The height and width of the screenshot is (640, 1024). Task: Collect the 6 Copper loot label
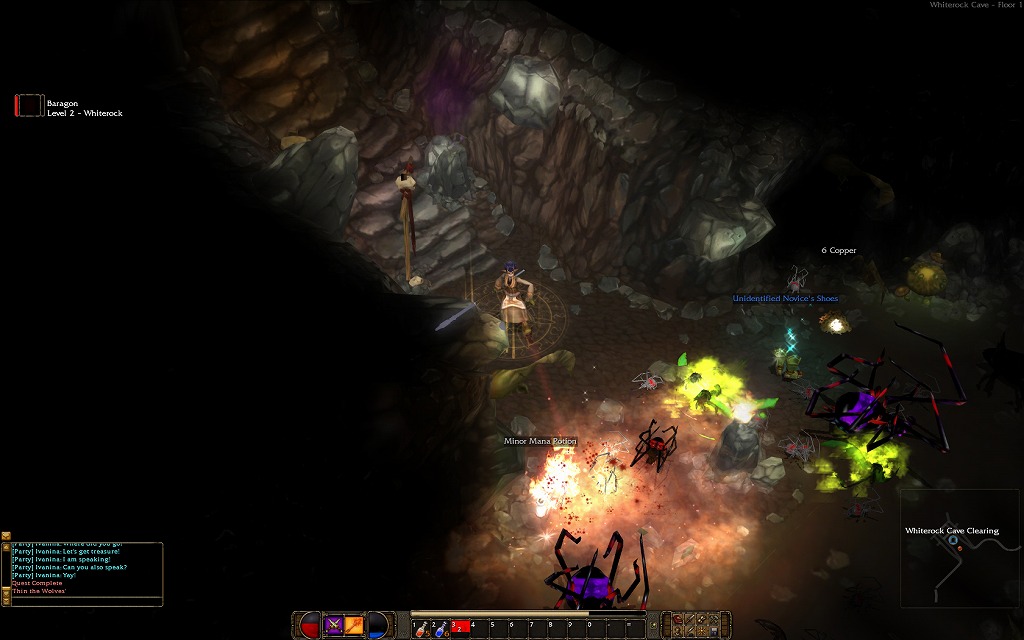tap(838, 250)
